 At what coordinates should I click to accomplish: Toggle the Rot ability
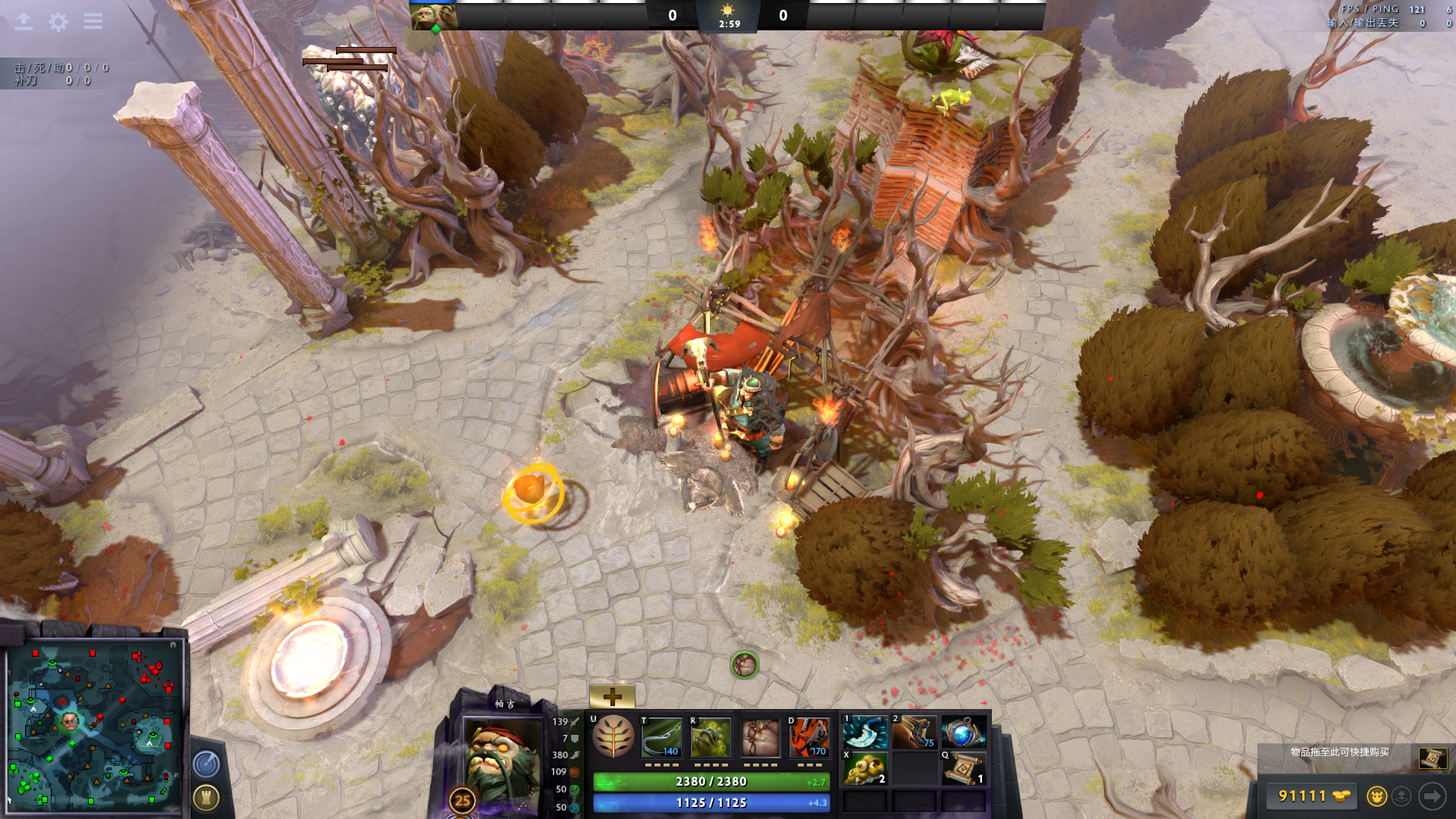click(711, 738)
